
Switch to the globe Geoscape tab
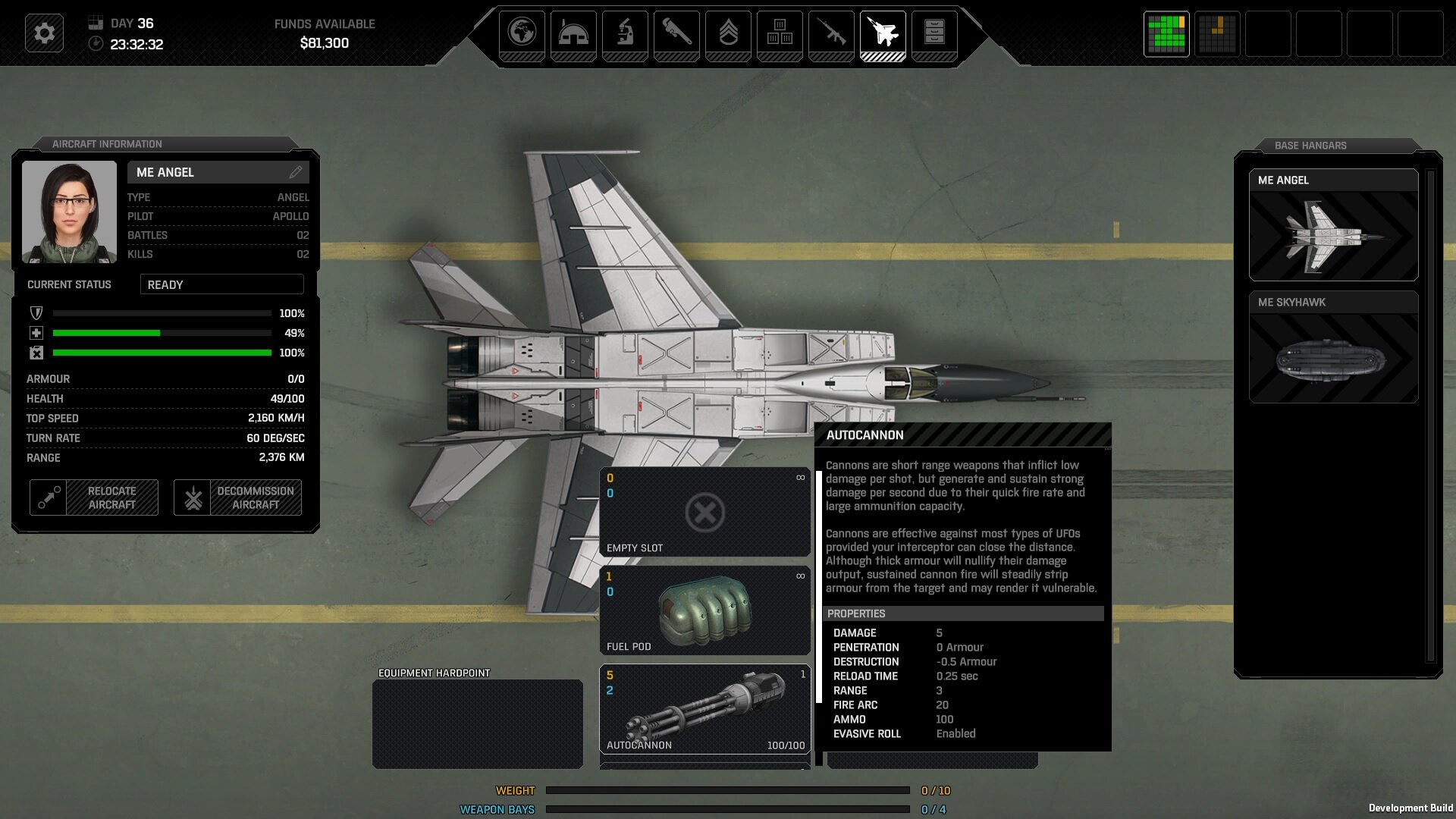pos(522,33)
